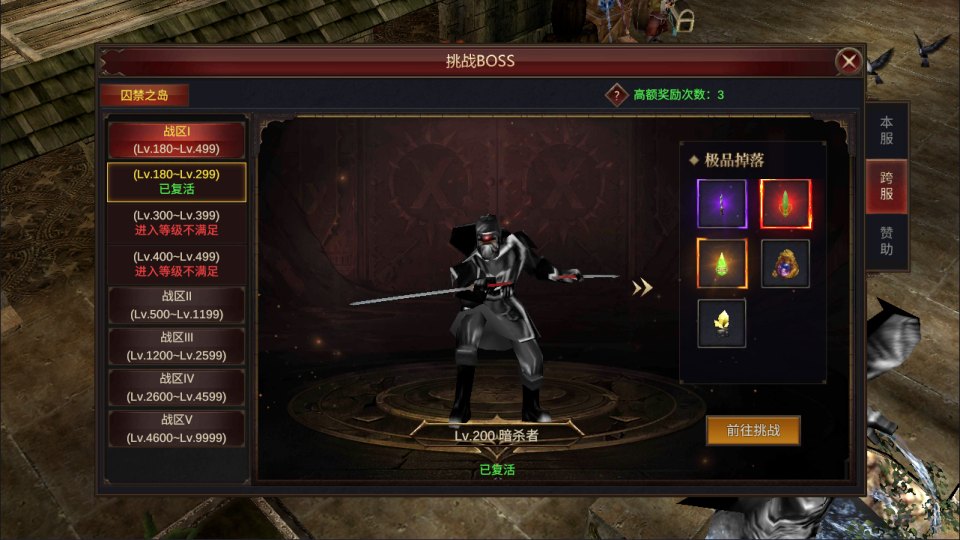Select the 囚禁之岛 tab
Screen dimensions: 960x540
point(144,96)
